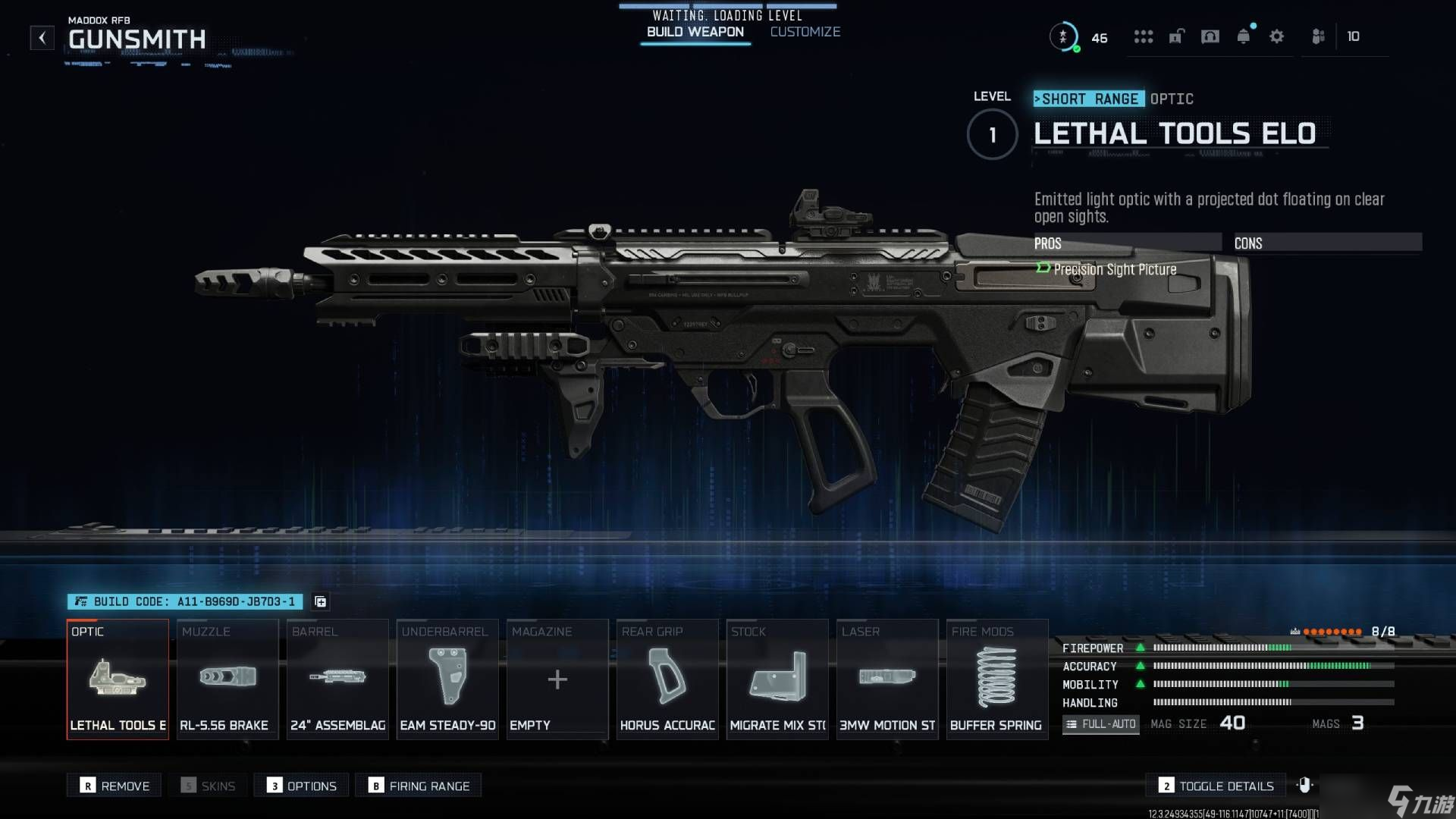Switch to the Customize tab
1456x819 pixels.
pyautogui.click(x=805, y=32)
